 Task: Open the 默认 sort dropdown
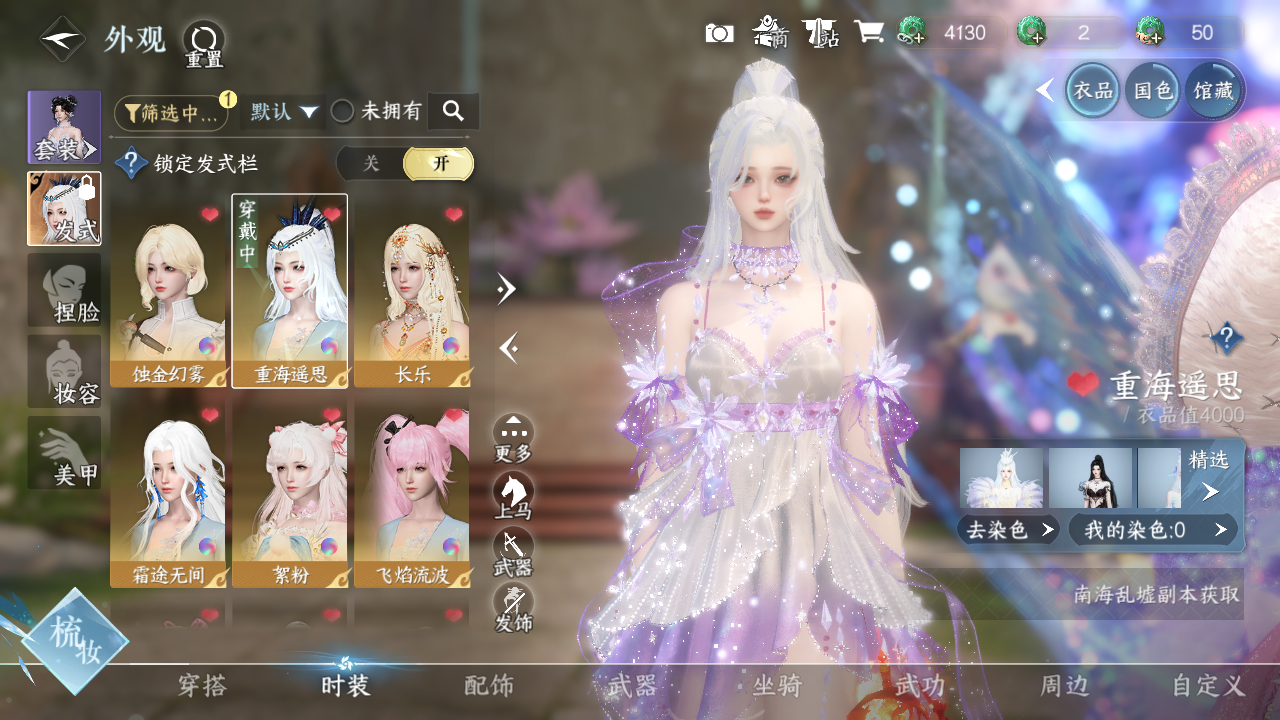(284, 112)
